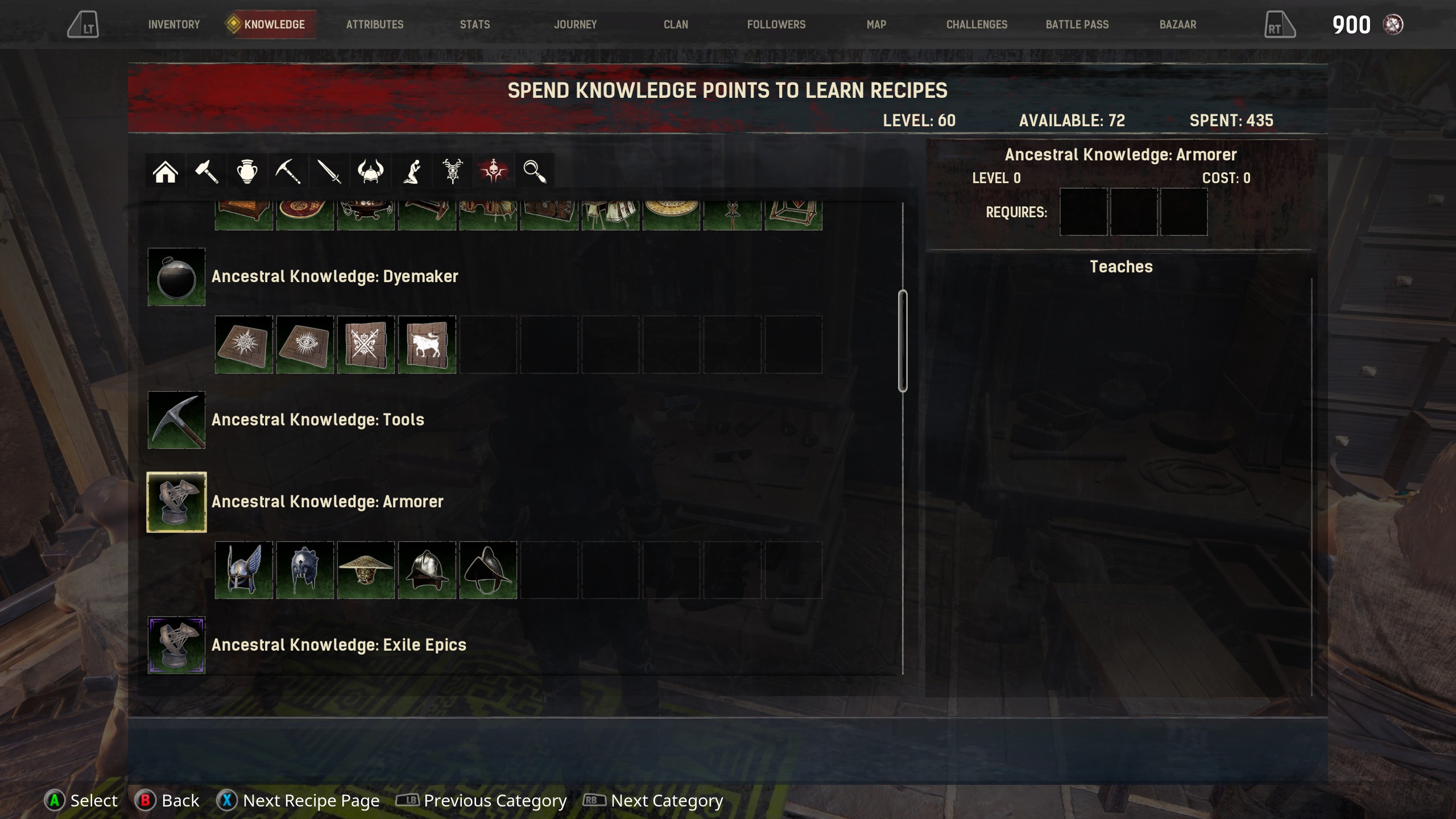Select the winged helmet recipe under Armorer
Screen dimensions: 1456x819
243,569
